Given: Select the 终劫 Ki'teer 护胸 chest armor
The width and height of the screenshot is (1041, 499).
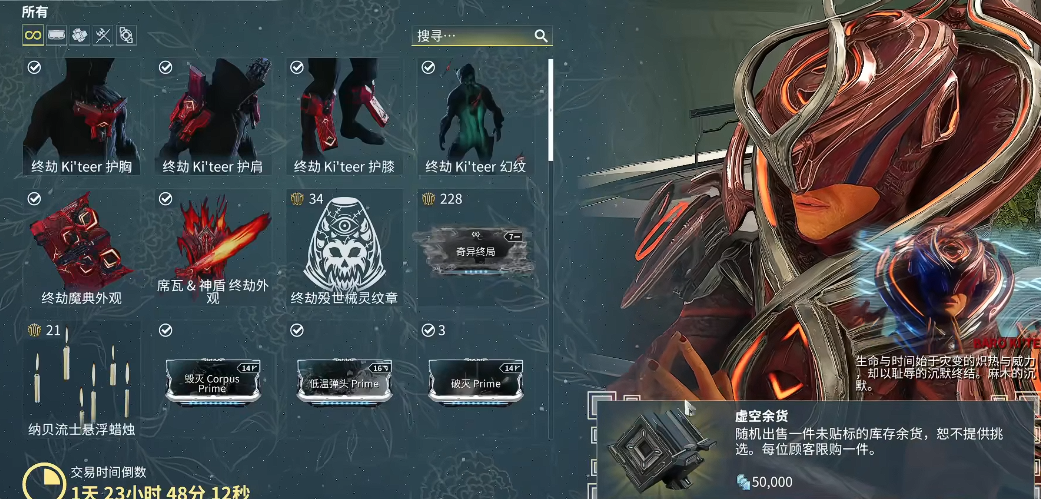Looking at the screenshot, I should click(83, 117).
